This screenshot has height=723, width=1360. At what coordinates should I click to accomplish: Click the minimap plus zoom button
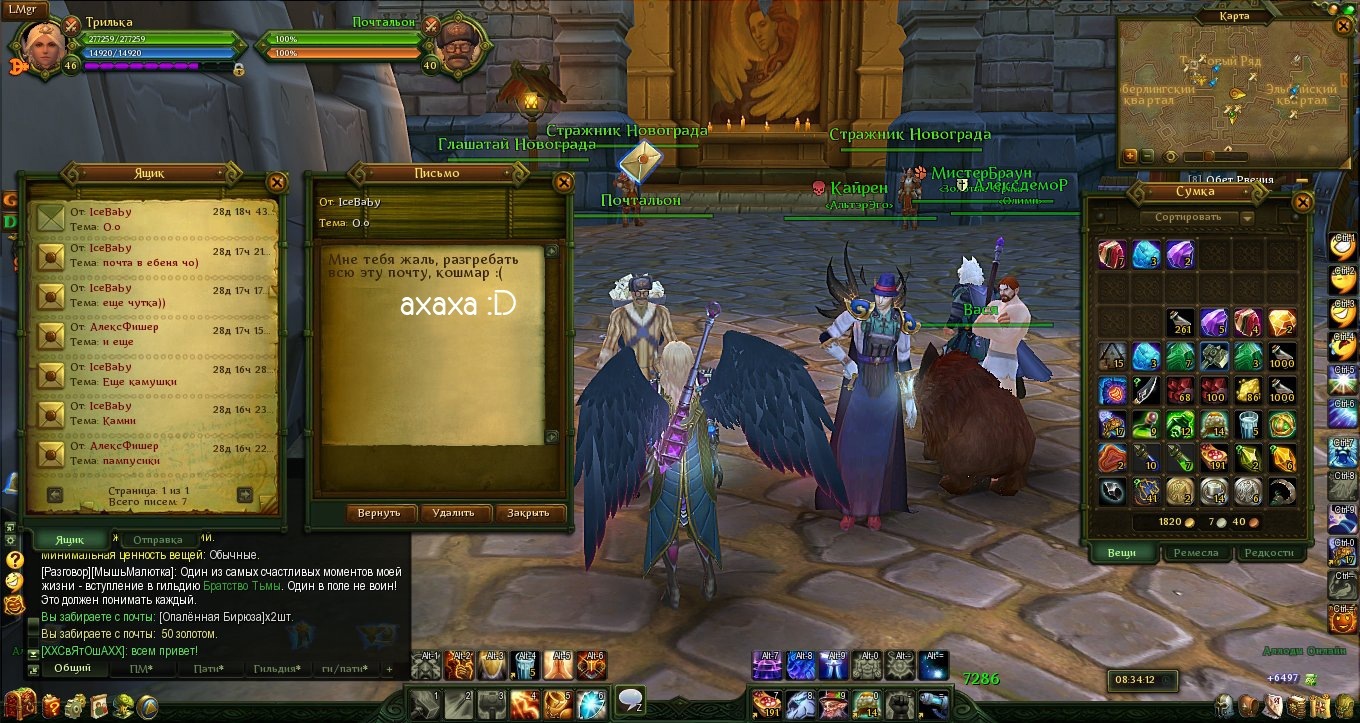point(1130,156)
